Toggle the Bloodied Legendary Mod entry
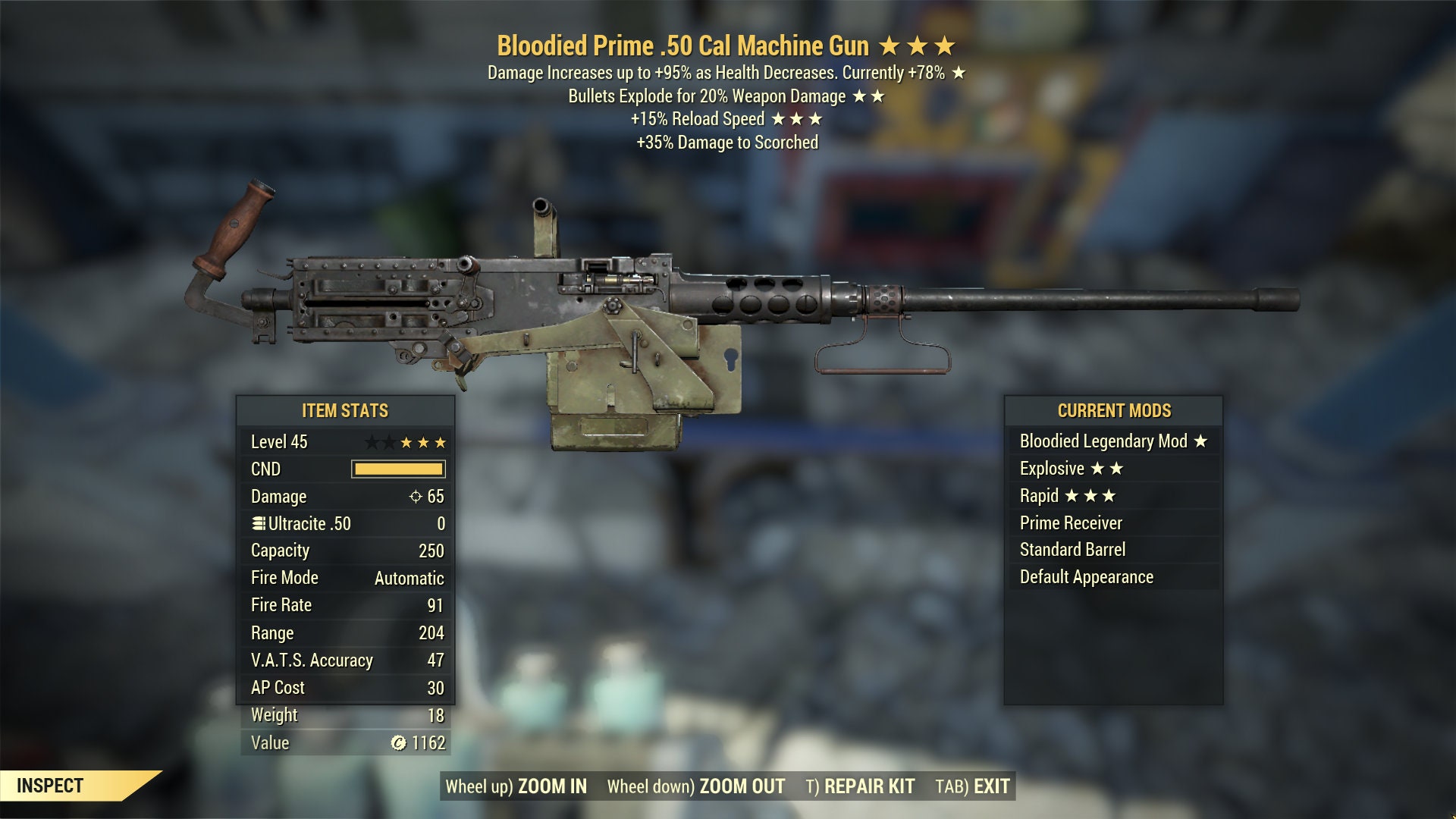 click(x=1104, y=441)
